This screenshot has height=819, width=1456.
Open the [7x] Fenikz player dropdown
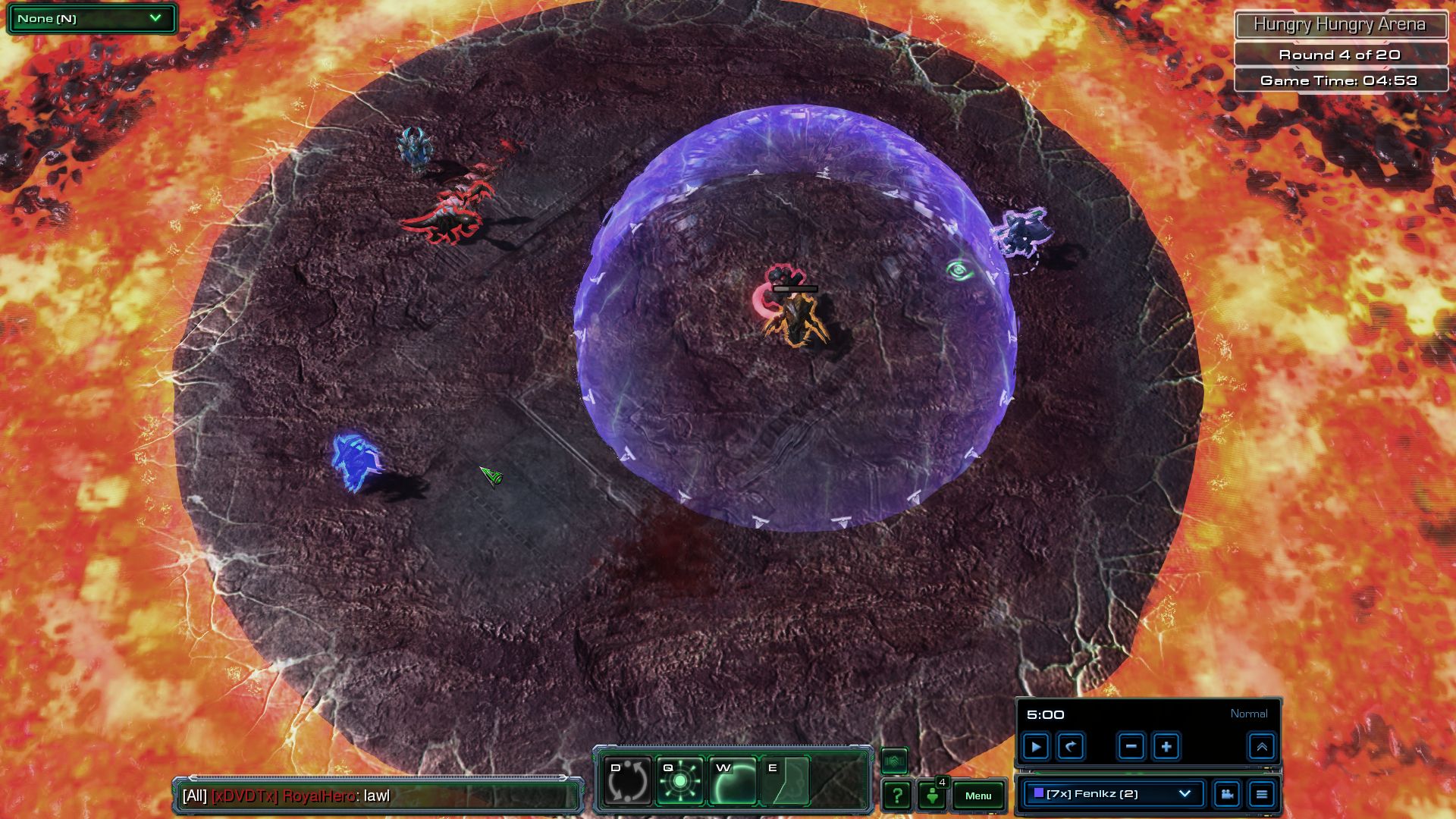(x=1113, y=794)
